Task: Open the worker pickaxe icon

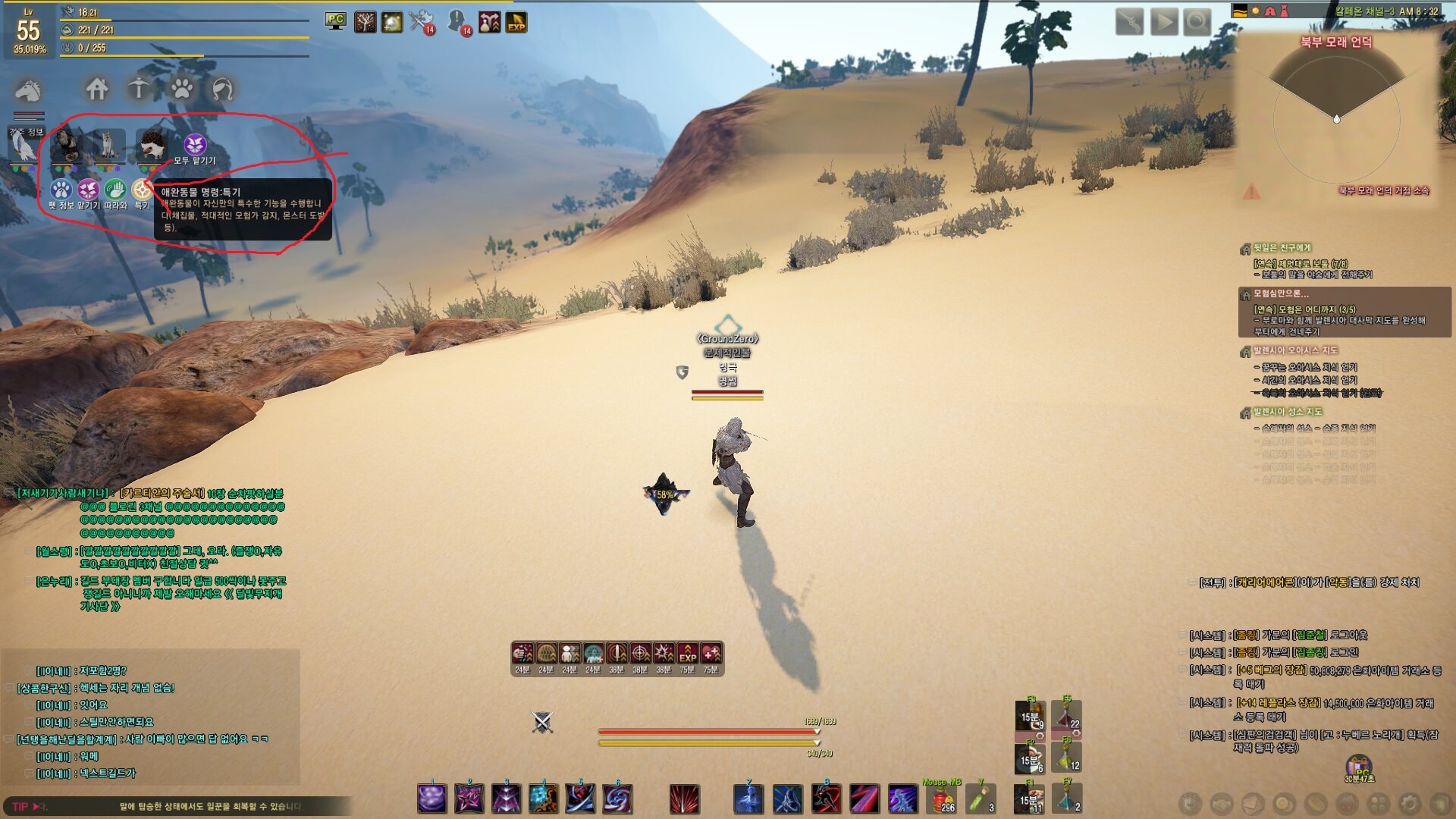Action: tap(139, 89)
